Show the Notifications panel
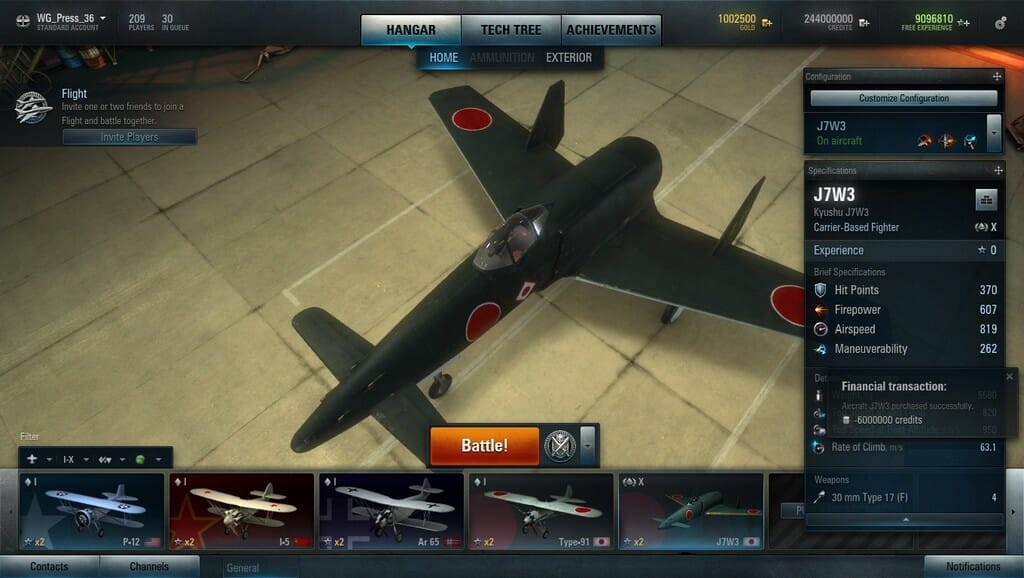Image resolution: width=1024 pixels, height=578 pixels. [973, 567]
